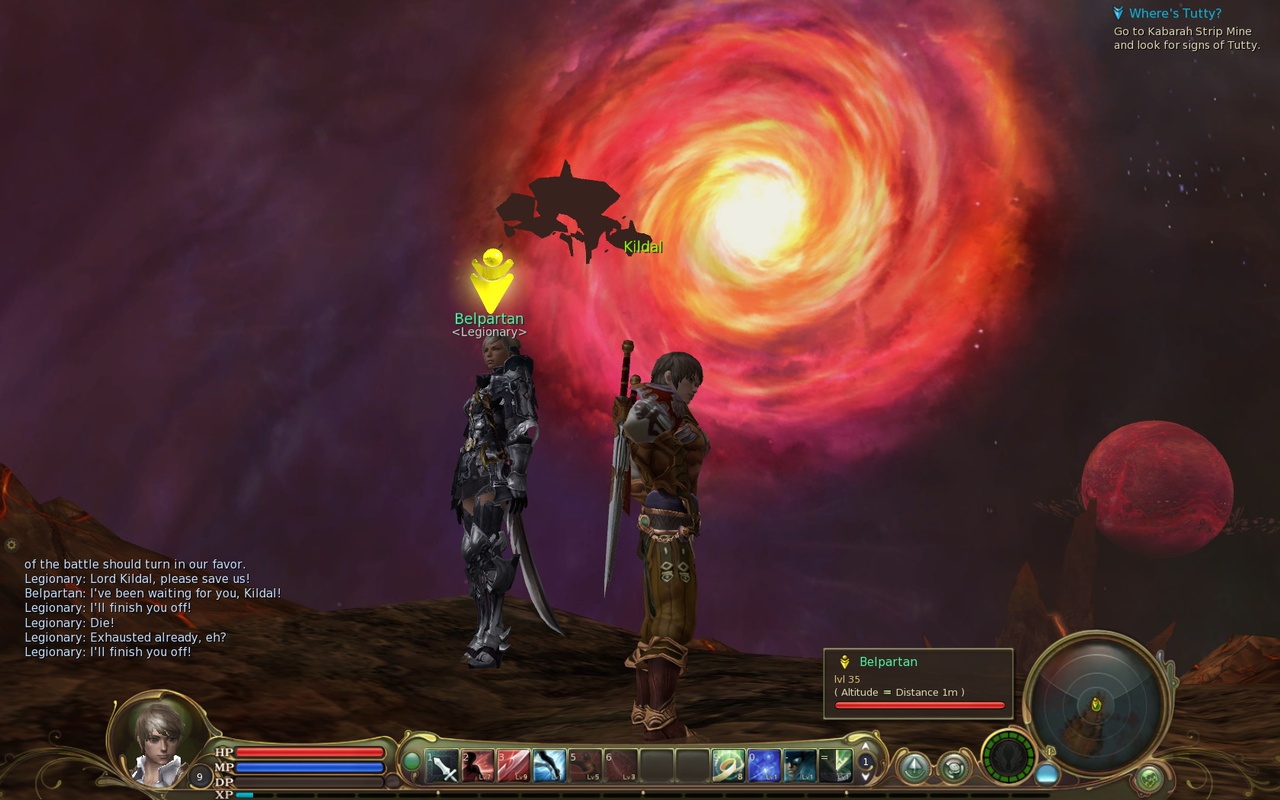
Task: Click the yellow quest arrow above Belpartan
Action: click(490, 279)
